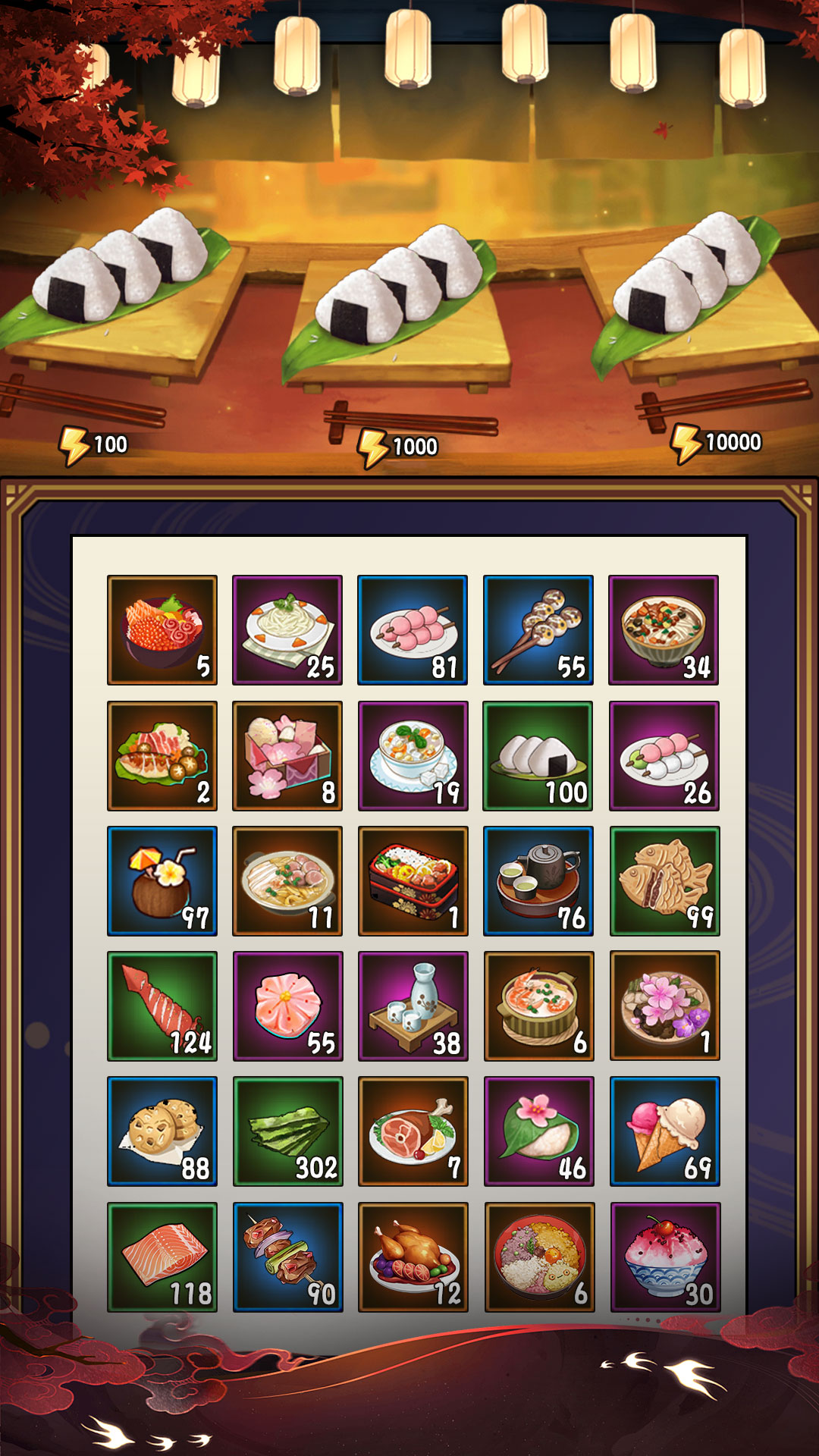
Task: Click the onigiri slot with 100
Action: [538, 755]
